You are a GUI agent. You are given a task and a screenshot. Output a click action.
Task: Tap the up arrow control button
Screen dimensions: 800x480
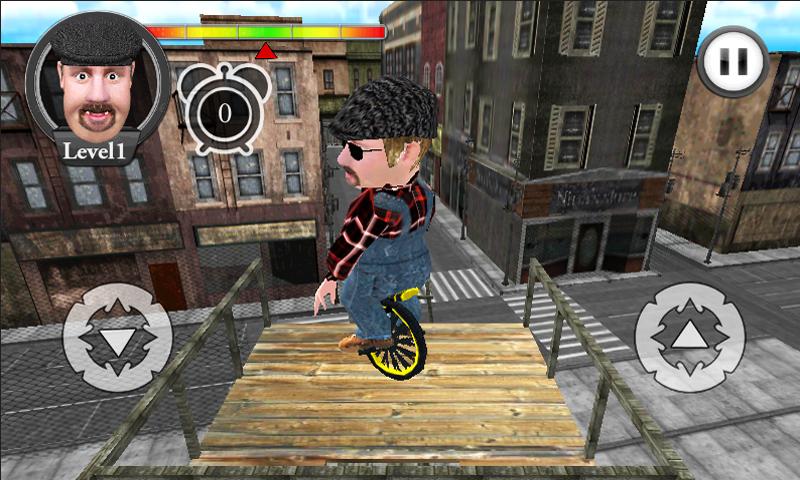(687, 337)
